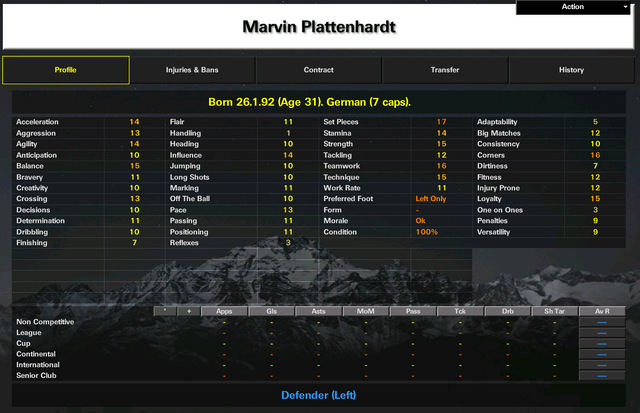Select the Tck column header

pos(460,312)
